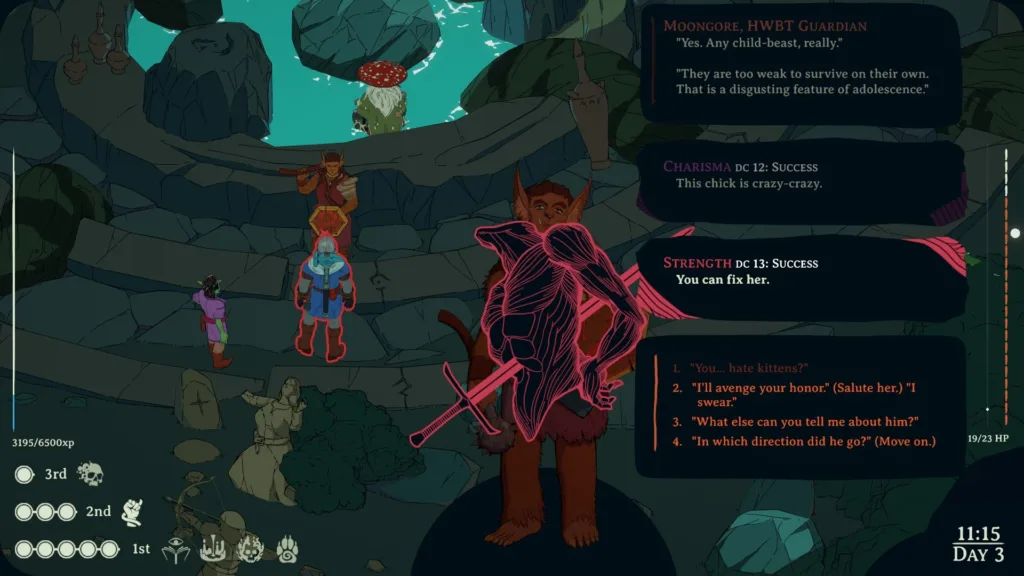Activate the 3rd-level skull spell icon
This screenshot has height=576, width=1024.
click(91, 473)
